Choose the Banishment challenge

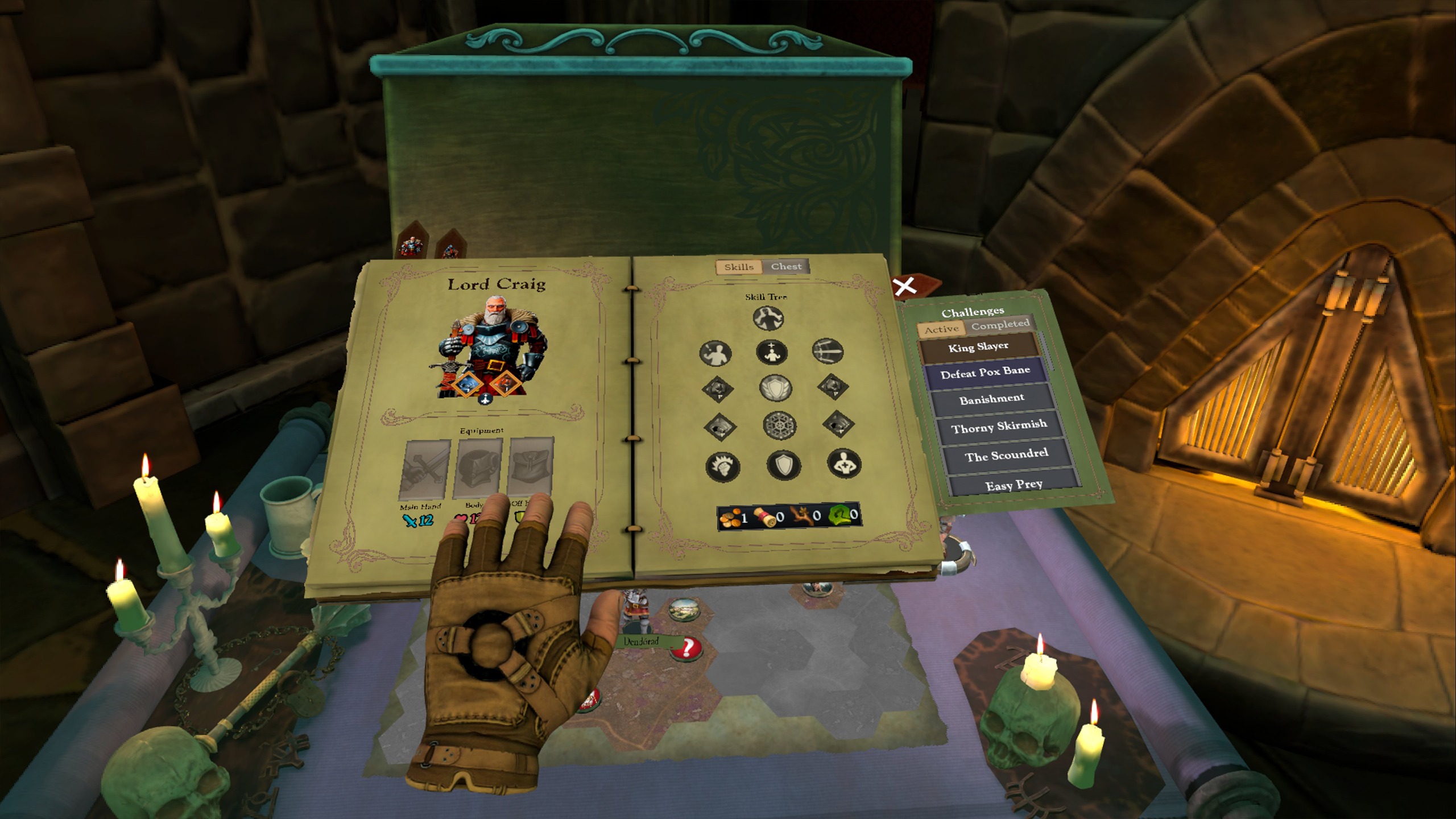(x=992, y=399)
